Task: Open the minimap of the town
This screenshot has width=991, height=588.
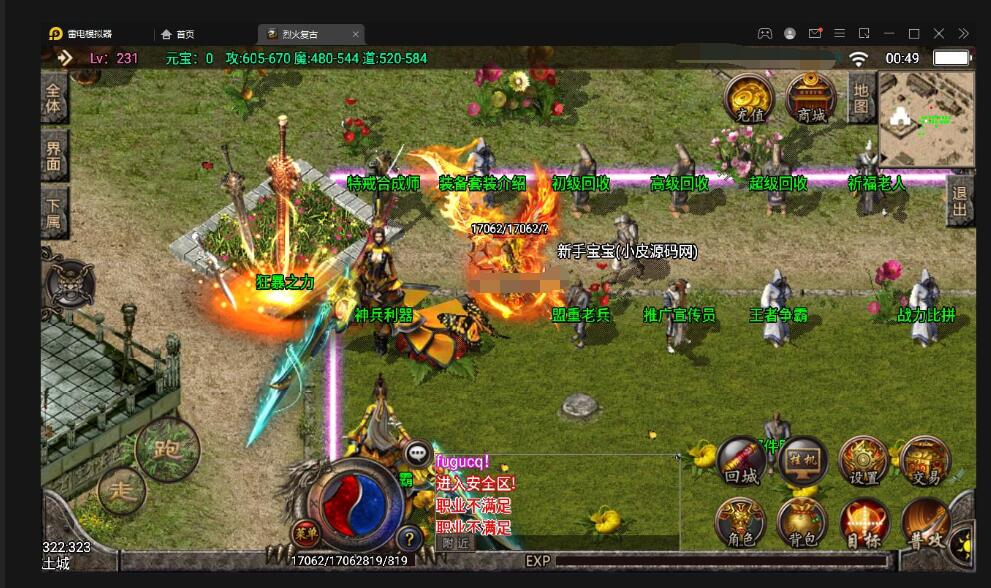Action: (926, 118)
